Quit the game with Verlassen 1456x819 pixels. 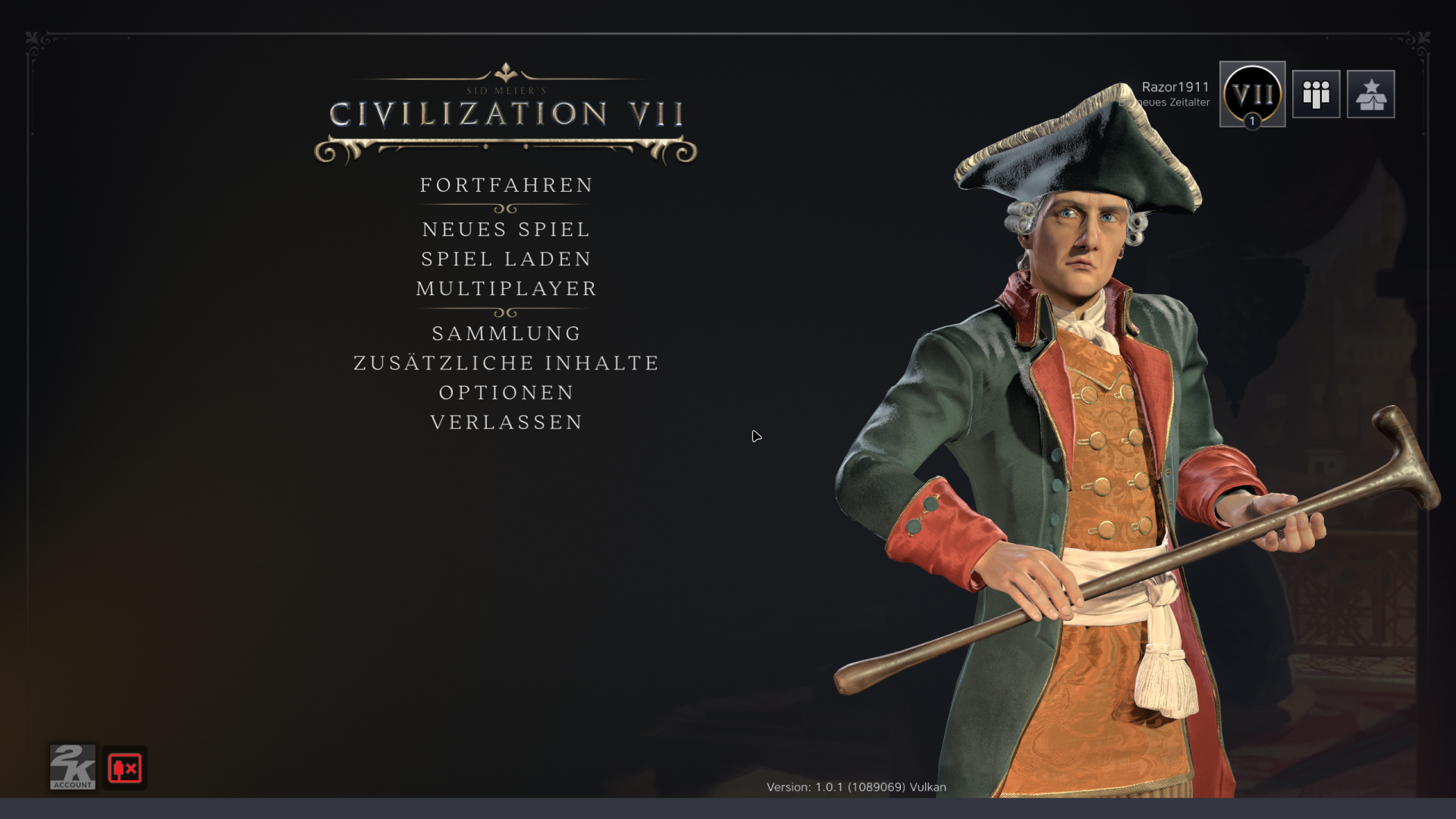506,422
